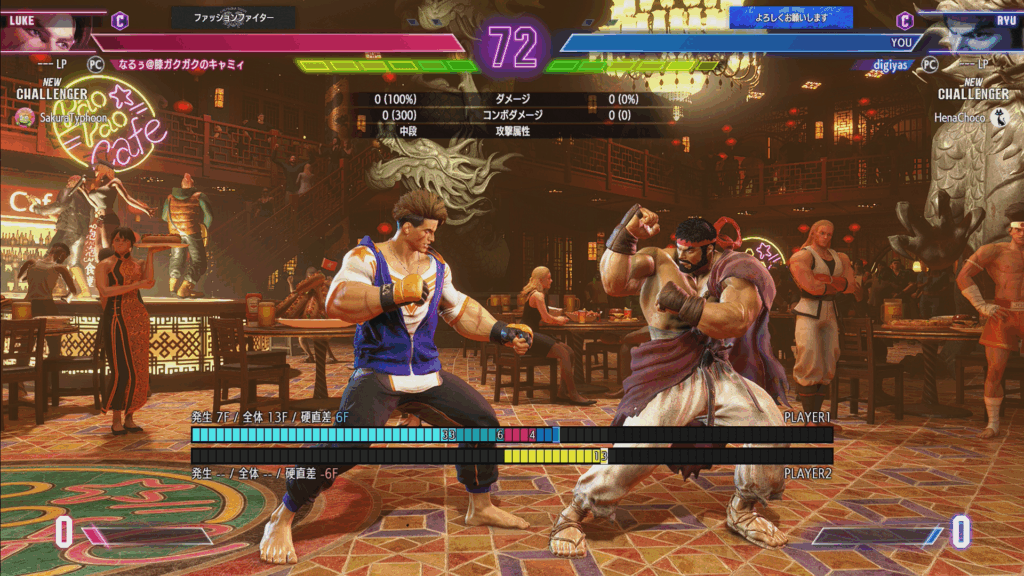Screen dimensions: 1024x576
Task: Click the PC platform icon next to digiyas
Action: (929, 64)
